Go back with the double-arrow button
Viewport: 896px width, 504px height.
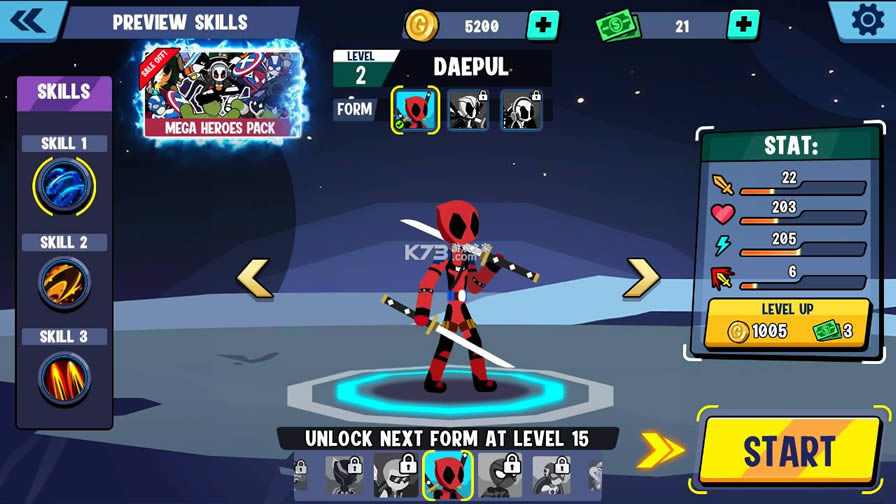pyautogui.click(x=28, y=19)
